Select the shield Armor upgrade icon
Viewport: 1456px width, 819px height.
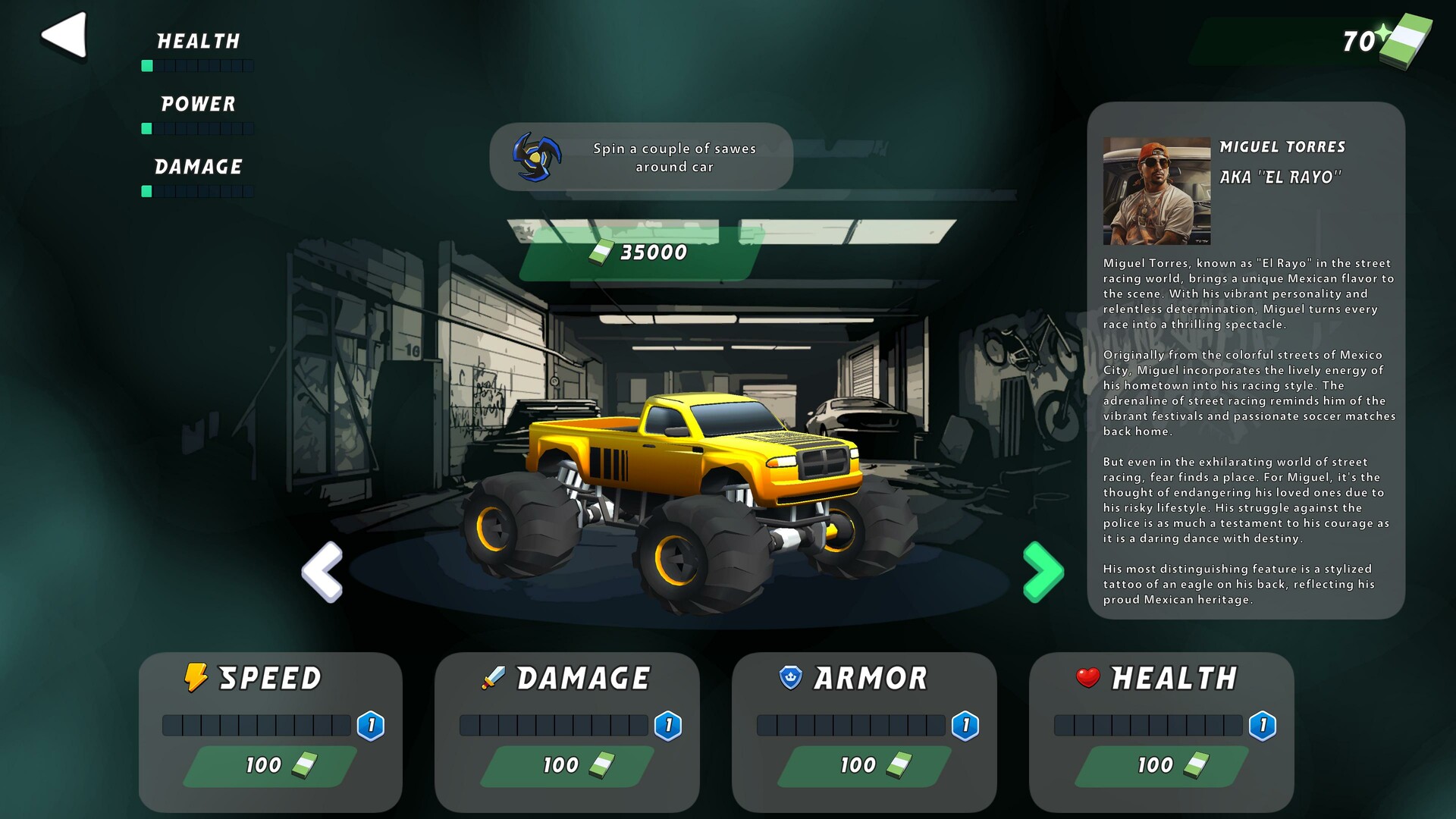tap(789, 676)
